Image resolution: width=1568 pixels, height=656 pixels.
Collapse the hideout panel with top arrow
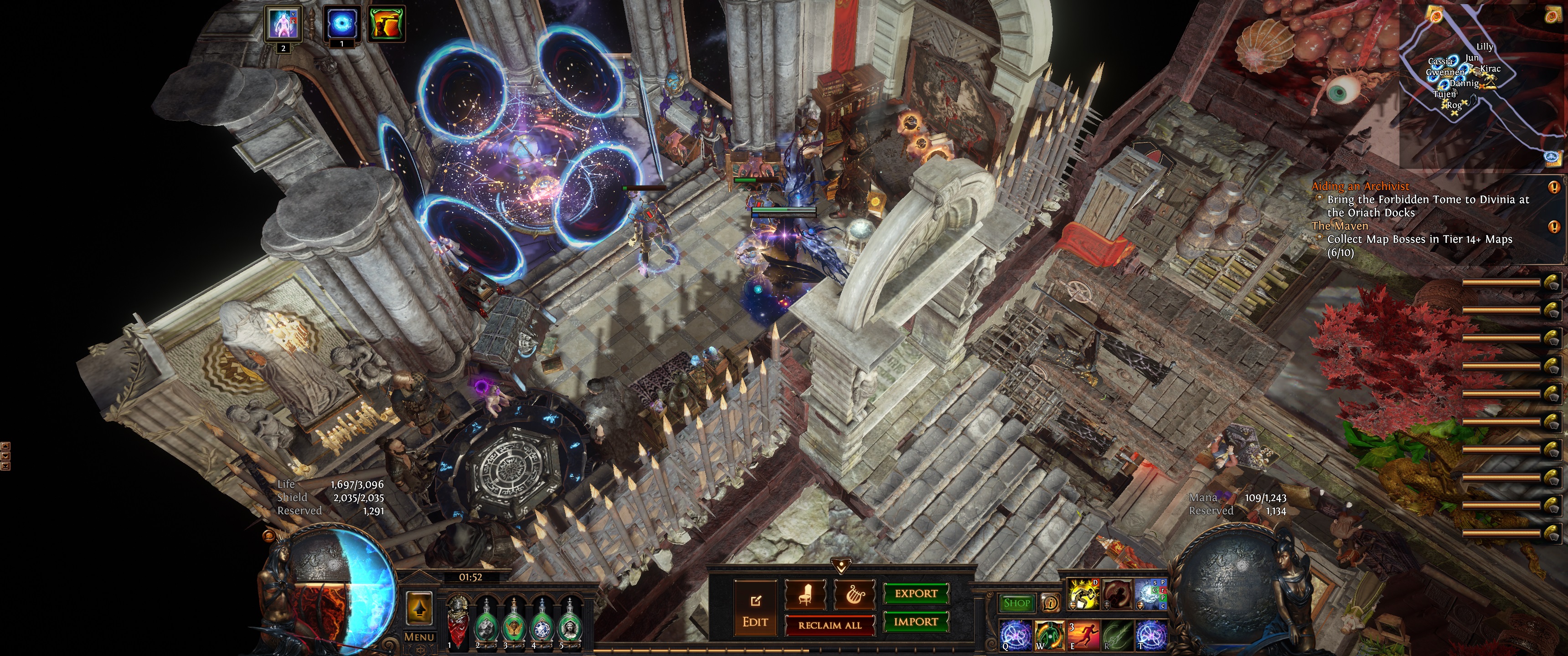(x=841, y=567)
